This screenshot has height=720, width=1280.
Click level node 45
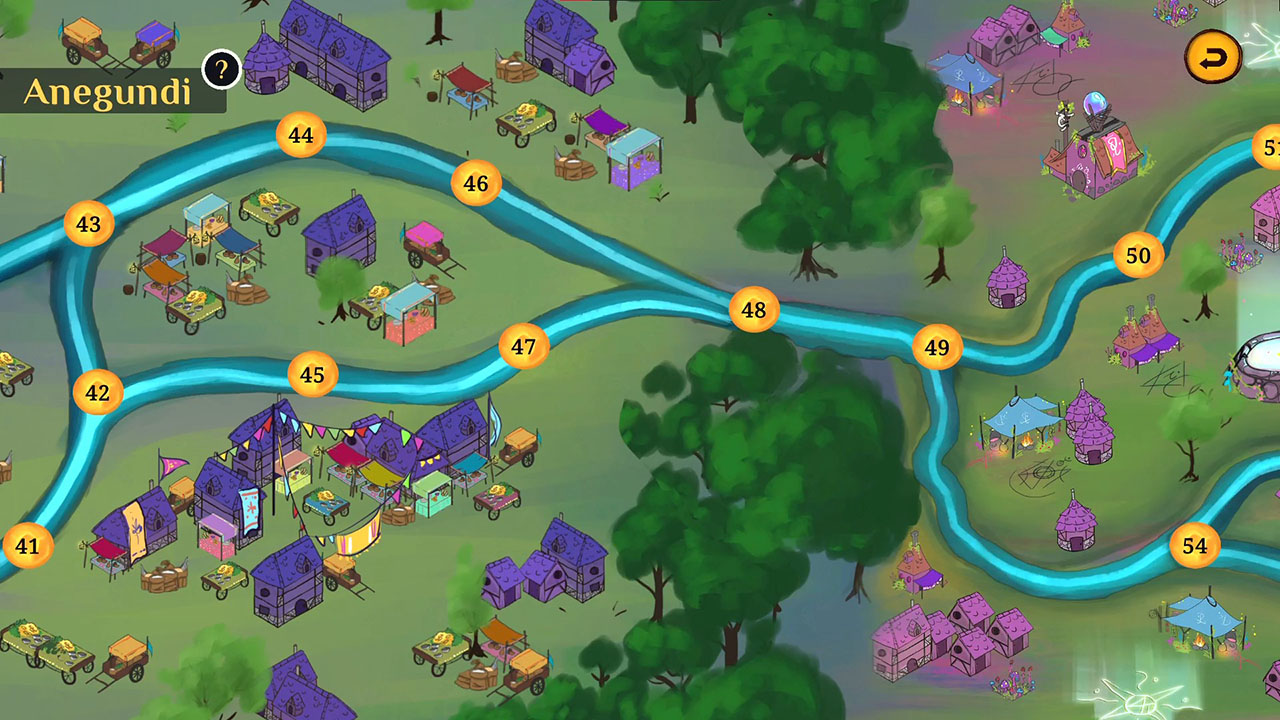313,375
